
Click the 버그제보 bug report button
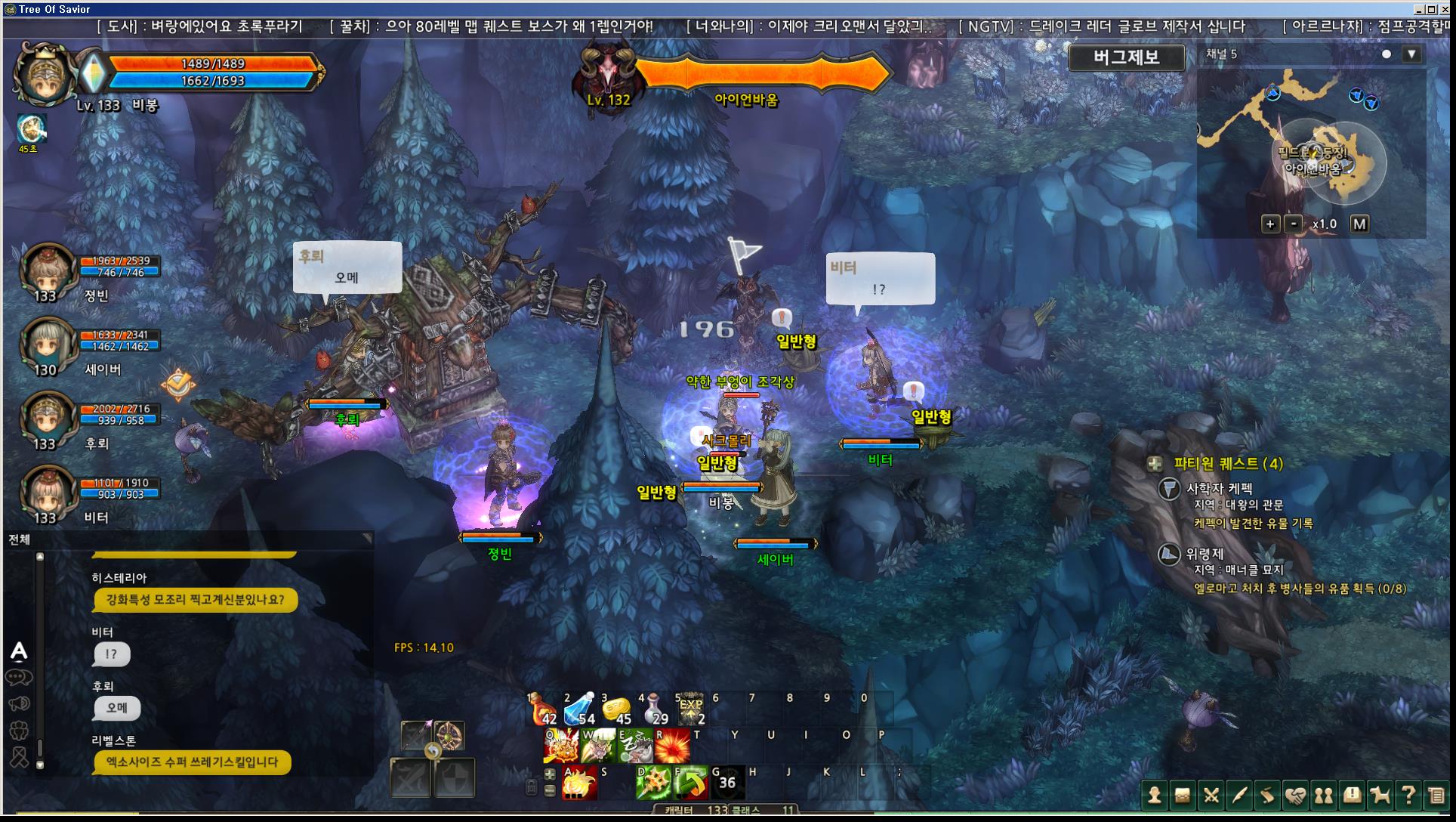(x=1126, y=57)
